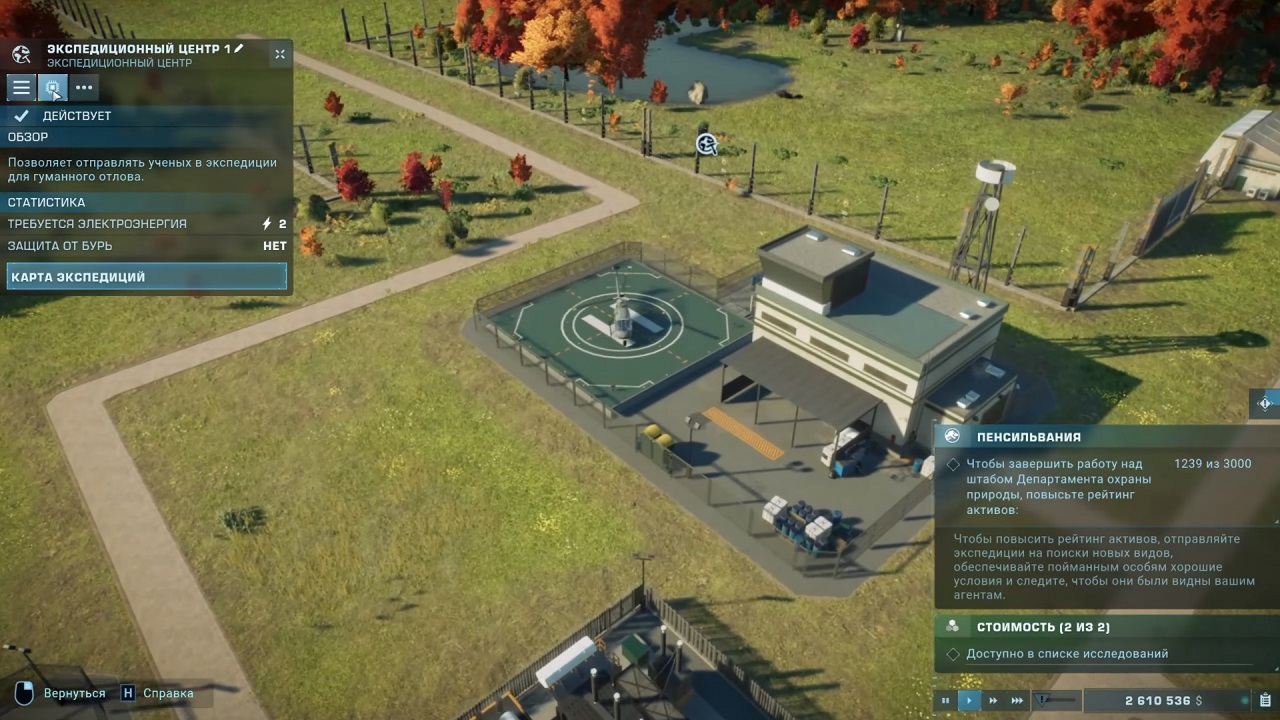Set game speed to normal play

click(x=969, y=701)
